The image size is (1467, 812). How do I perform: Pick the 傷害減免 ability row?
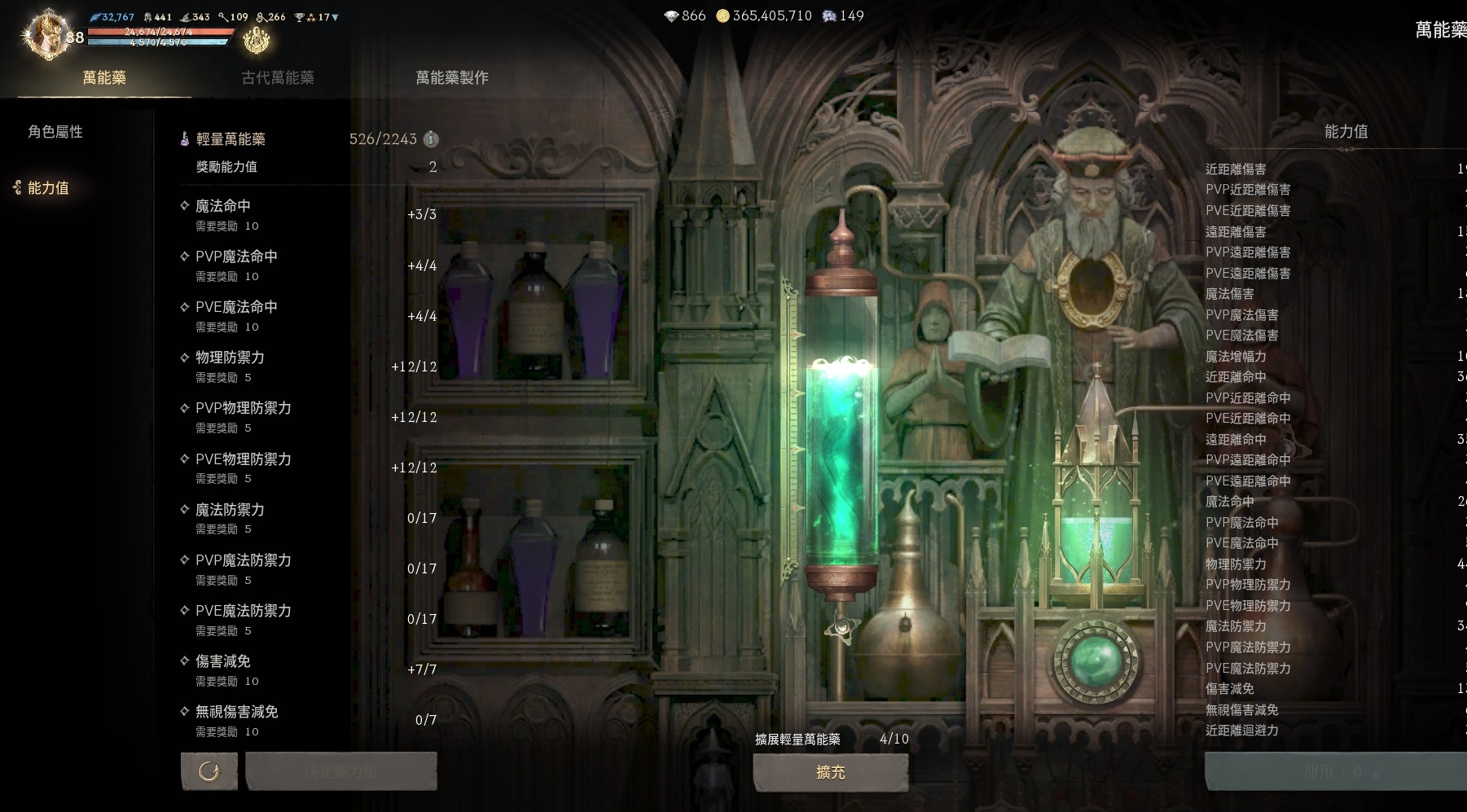pyautogui.click(x=308, y=669)
